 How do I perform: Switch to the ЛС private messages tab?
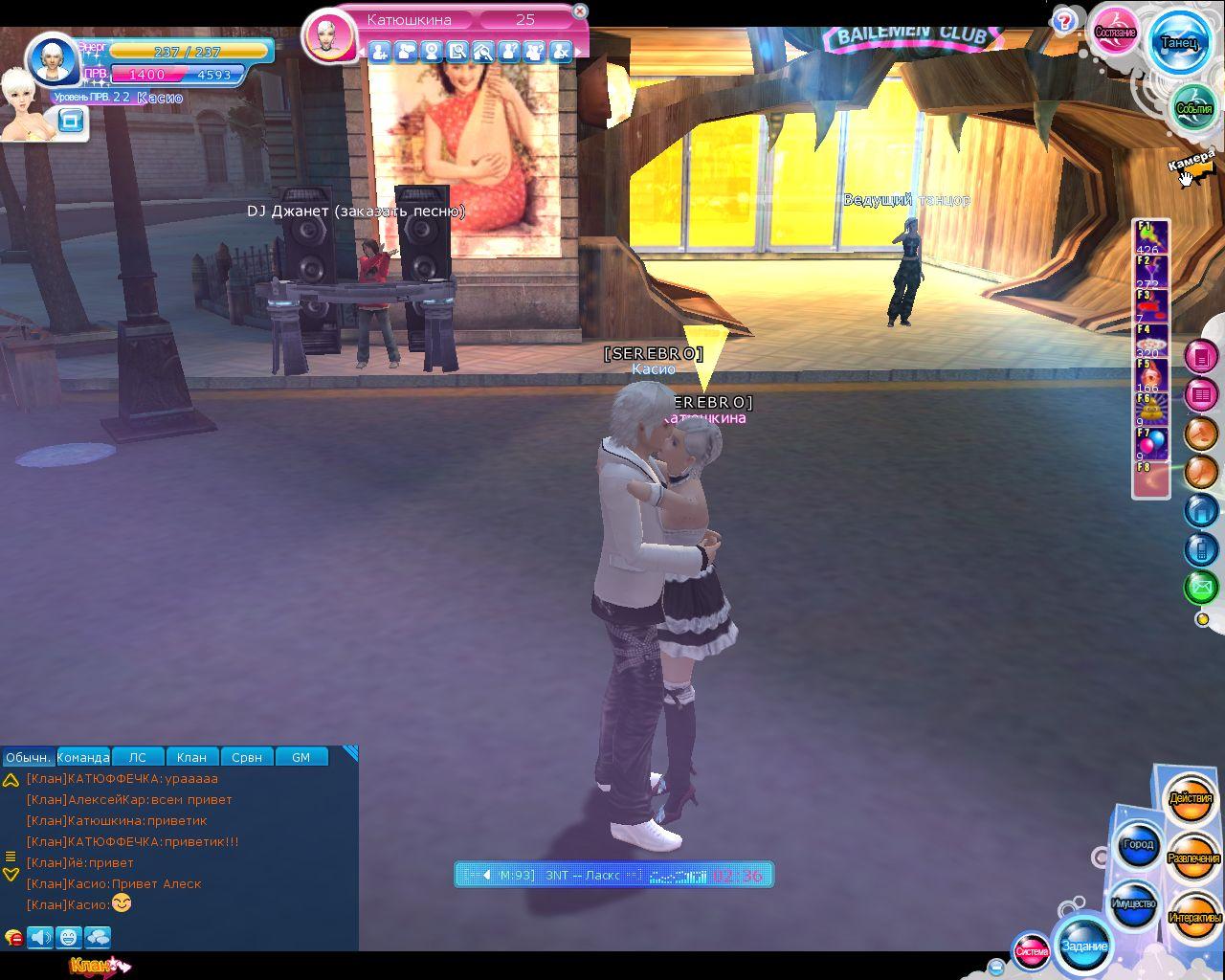[138, 757]
